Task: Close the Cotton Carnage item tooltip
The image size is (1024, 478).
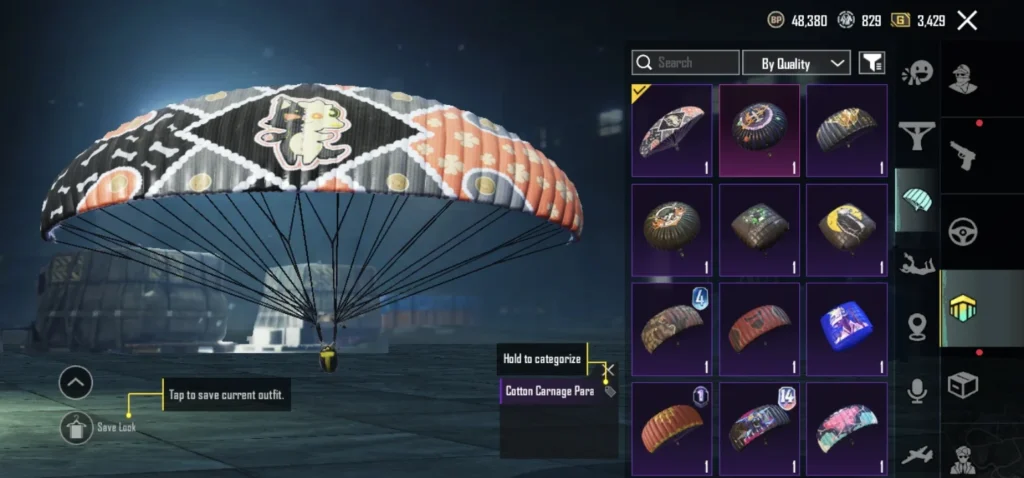Action: click(609, 369)
